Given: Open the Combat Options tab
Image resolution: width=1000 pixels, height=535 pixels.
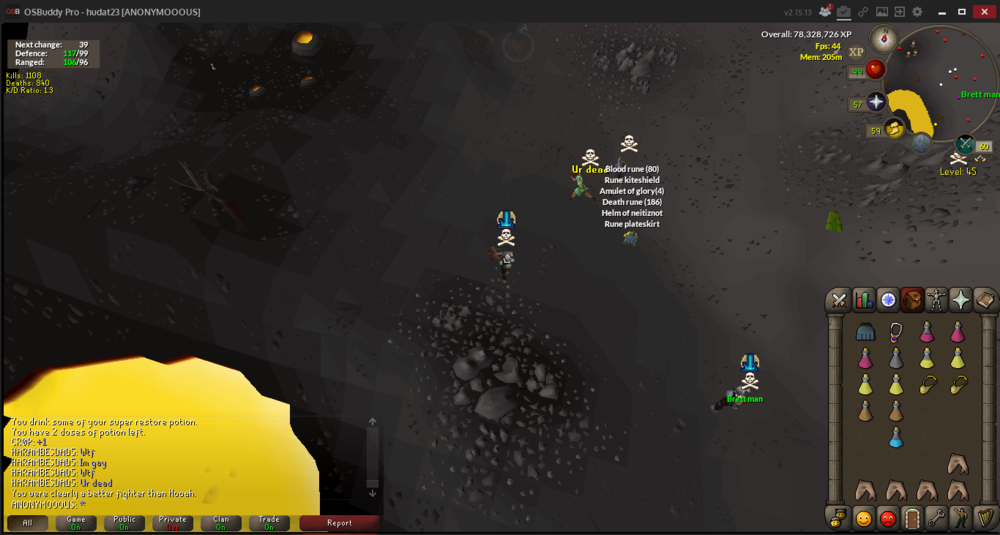Looking at the screenshot, I should click(x=839, y=299).
